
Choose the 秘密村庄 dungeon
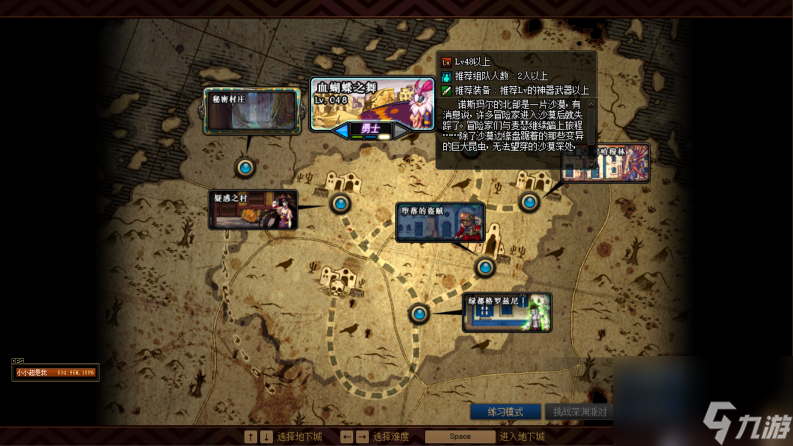[252, 111]
